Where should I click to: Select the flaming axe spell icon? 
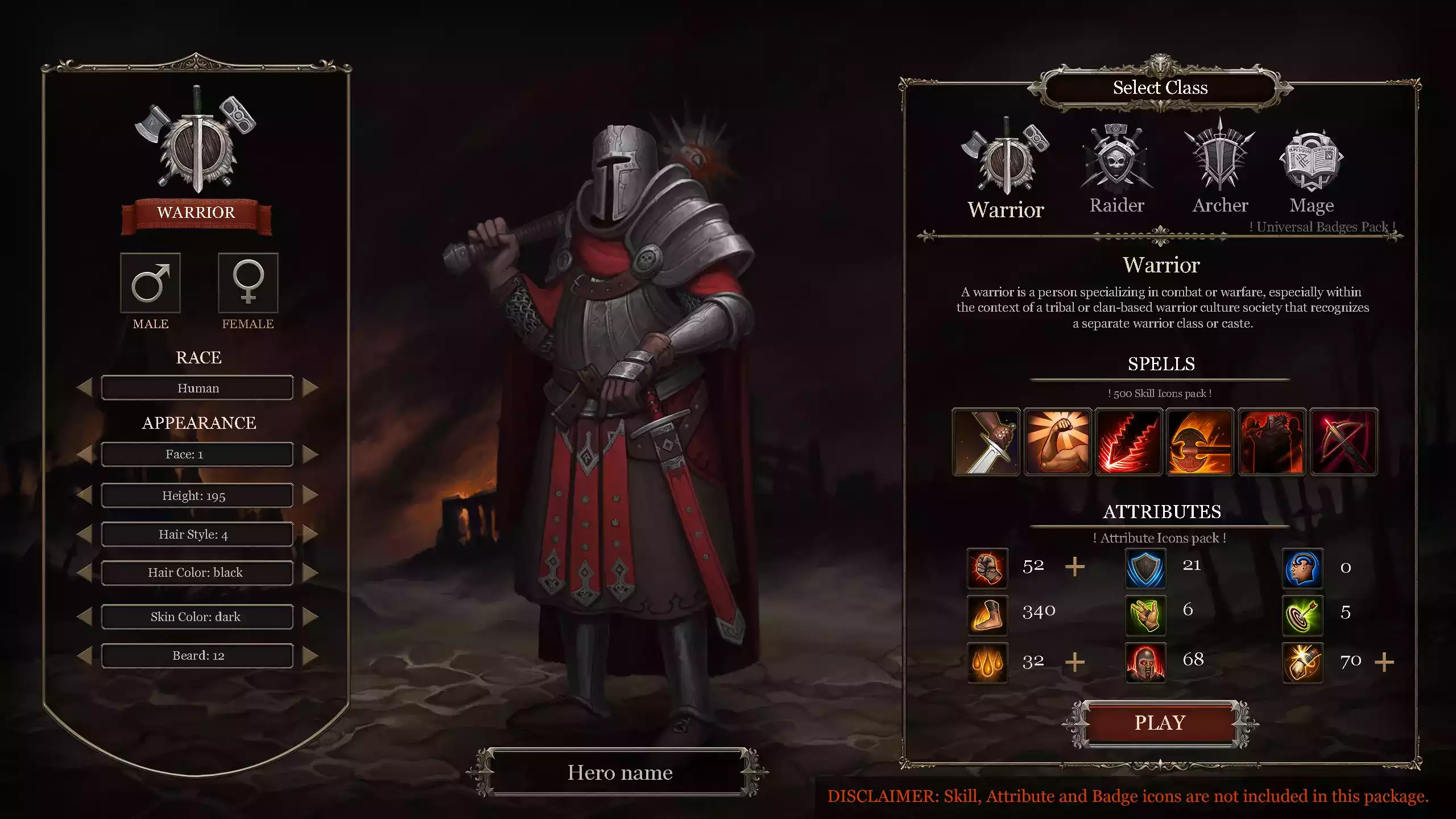(1200, 442)
